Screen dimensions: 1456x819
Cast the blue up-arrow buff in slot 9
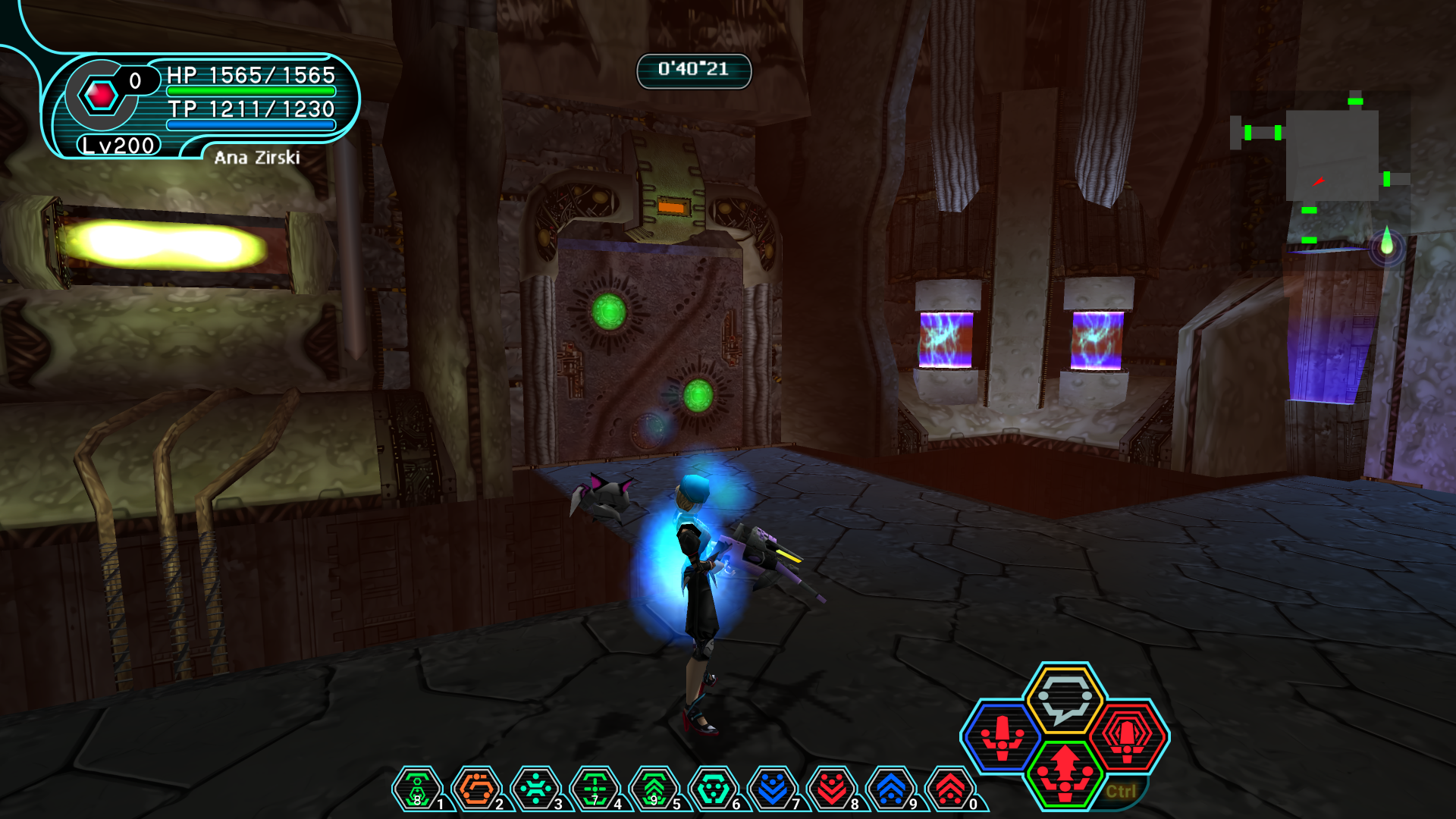tap(891, 789)
